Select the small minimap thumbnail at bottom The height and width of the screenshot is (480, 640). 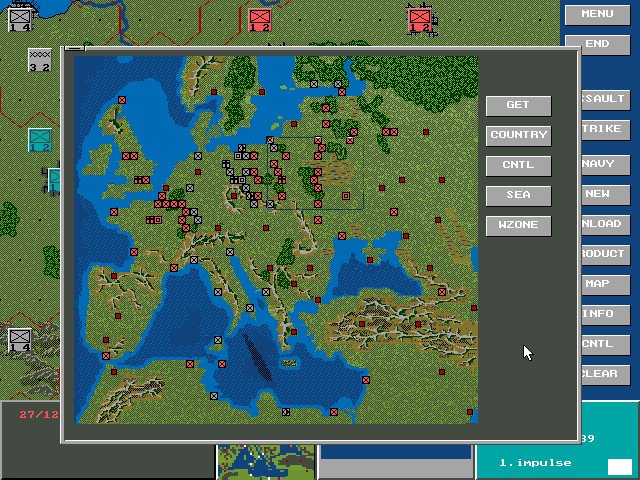coord(266,462)
